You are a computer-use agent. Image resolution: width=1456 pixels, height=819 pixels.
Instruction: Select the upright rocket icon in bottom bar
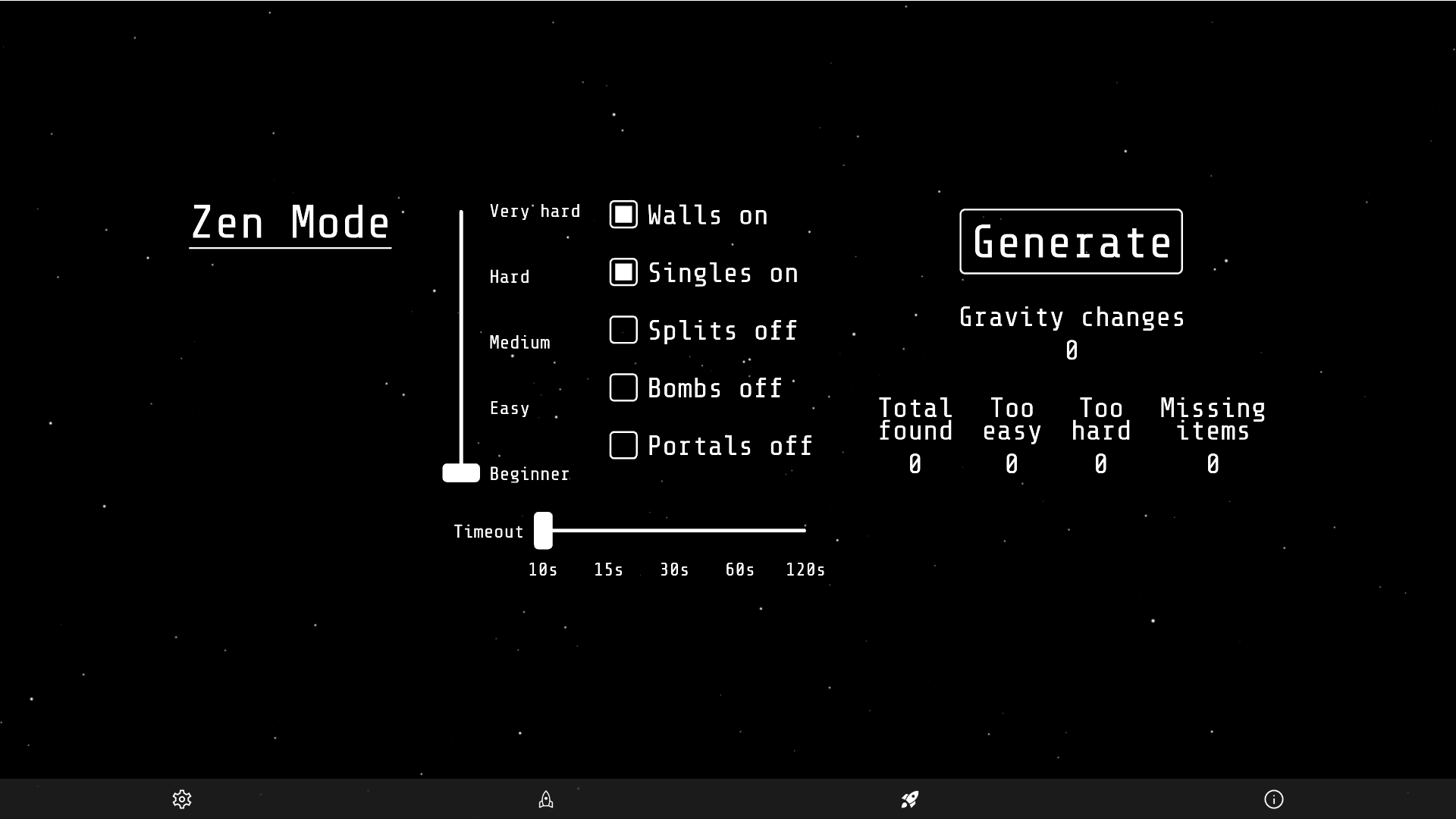(546, 800)
